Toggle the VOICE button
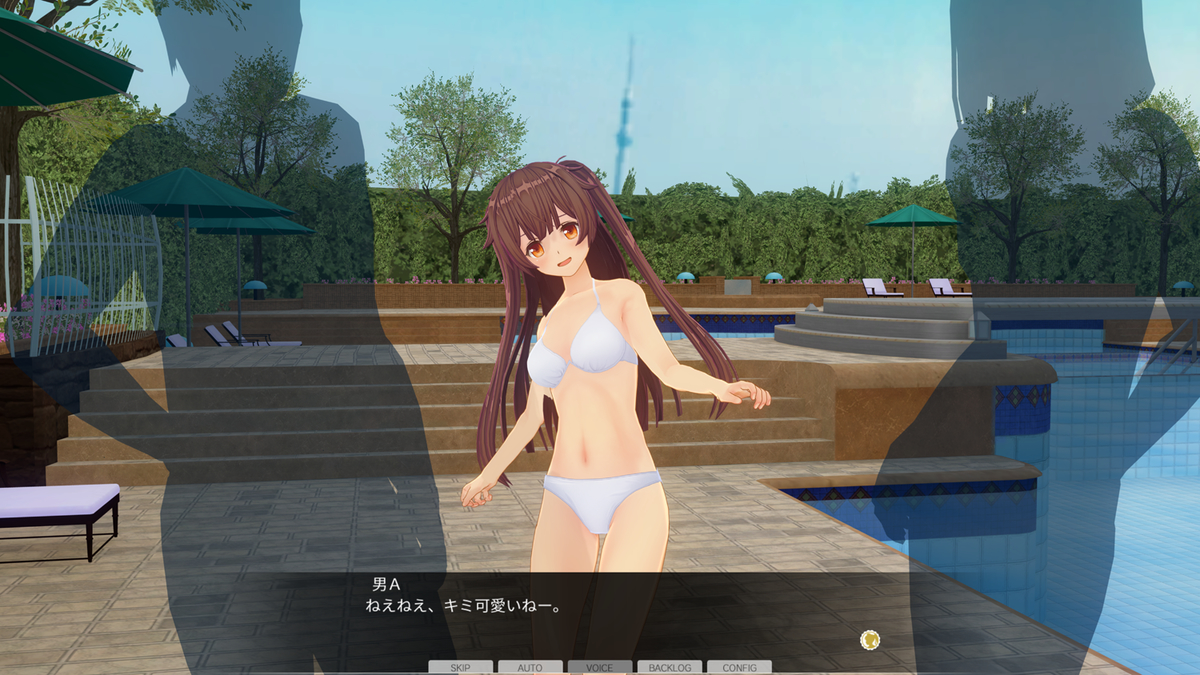The width and height of the screenshot is (1200, 675). 600,667
